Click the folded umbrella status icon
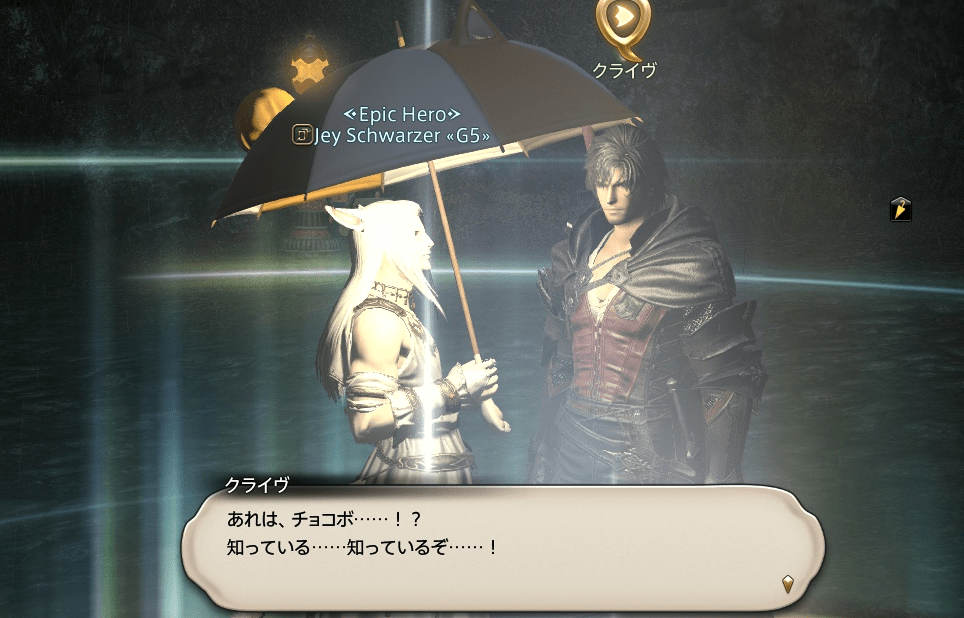964x618 pixels. [x=900, y=209]
